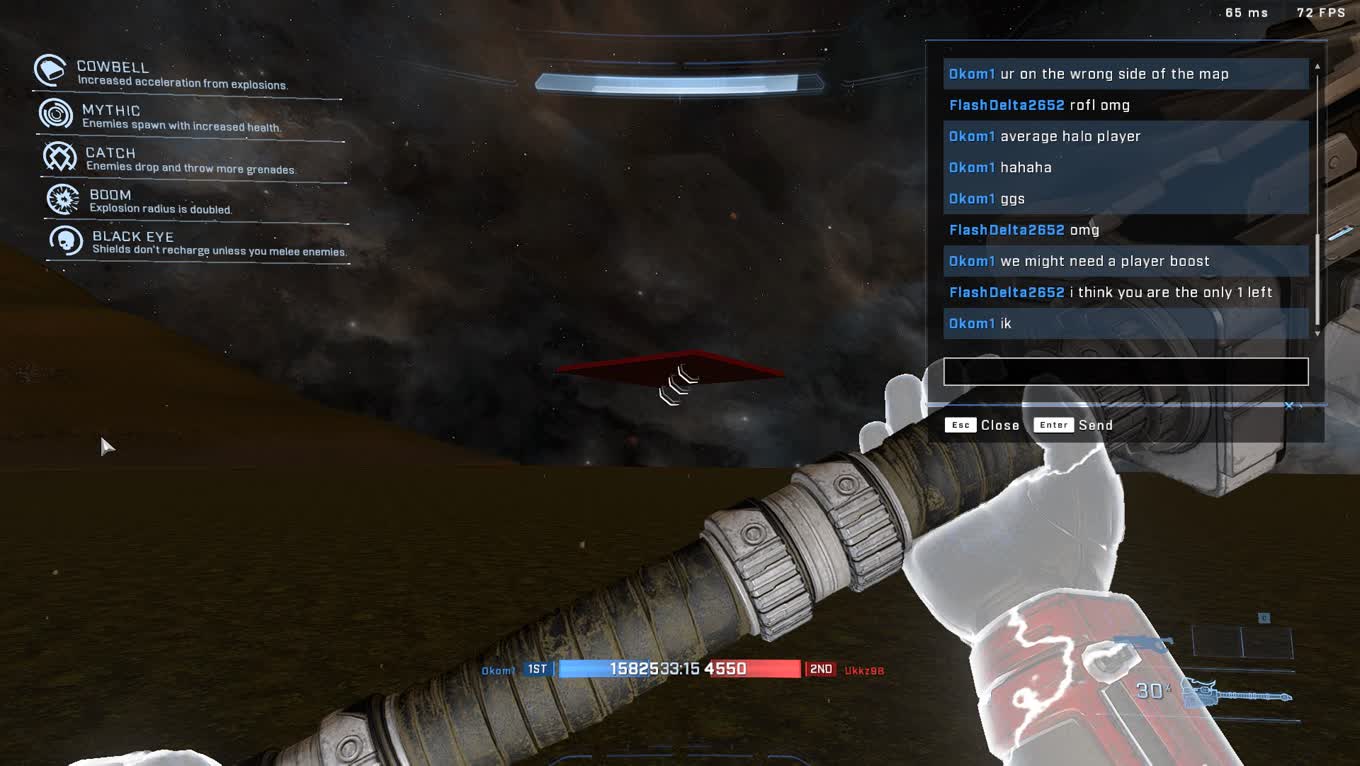Image resolution: width=1360 pixels, height=766 pixels.
Task: Click Okom1's "ik" chat message
Action: pos(1125,323)
